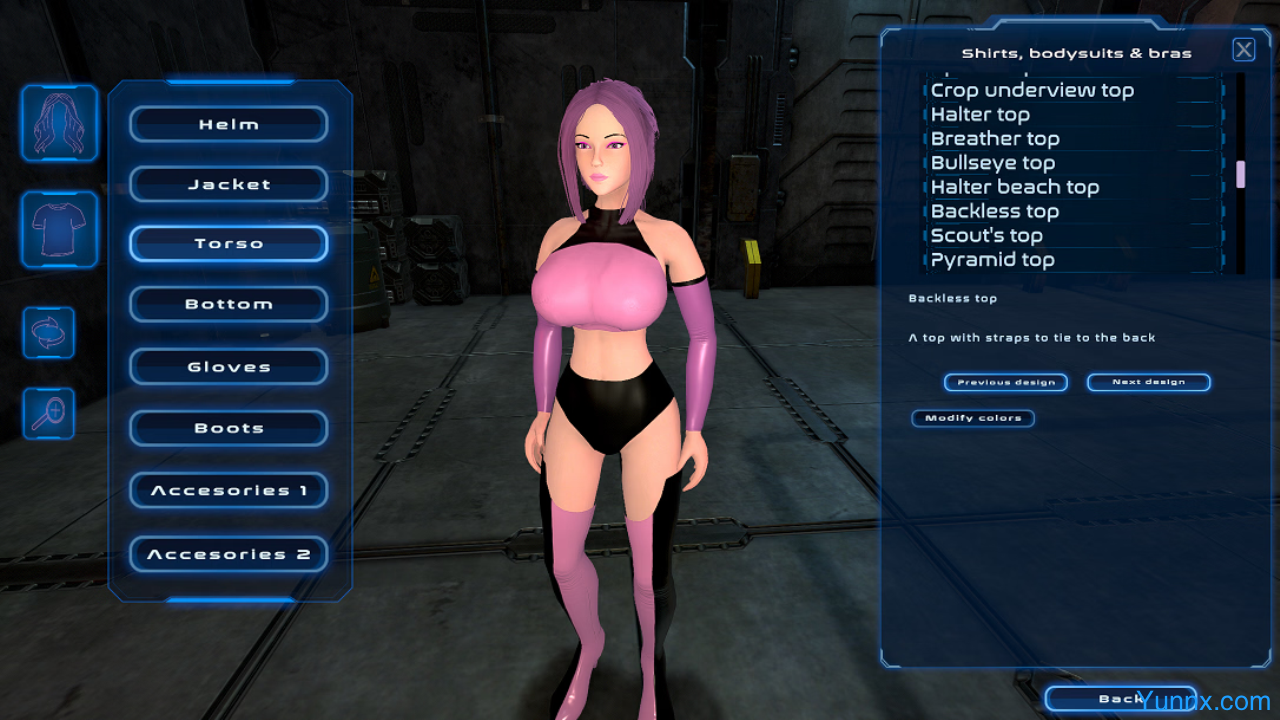Select the Helm equipment slot
This screenshot has width=1280, height=720.
coord(229,124)
